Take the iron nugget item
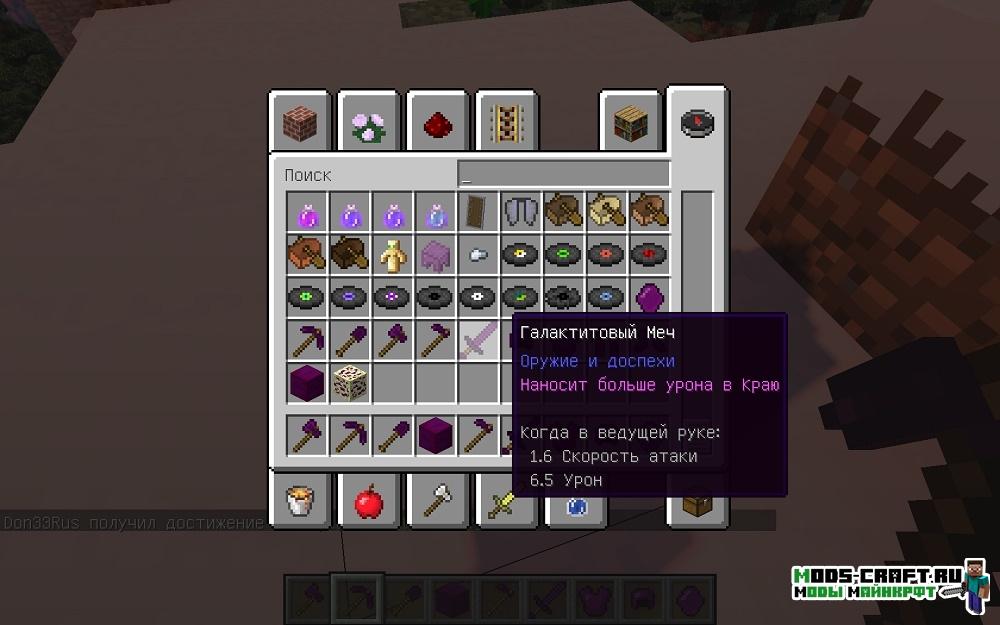Image resolution: width=1000 pixels, height=625 pixels. (x=478, y=255)
